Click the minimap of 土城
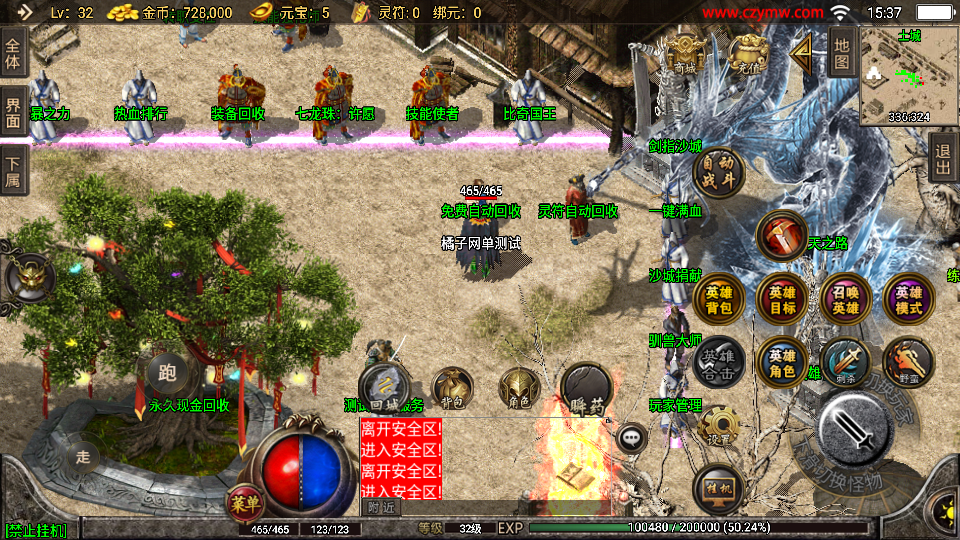The image size is (960, 540). (x=908, y=75)
